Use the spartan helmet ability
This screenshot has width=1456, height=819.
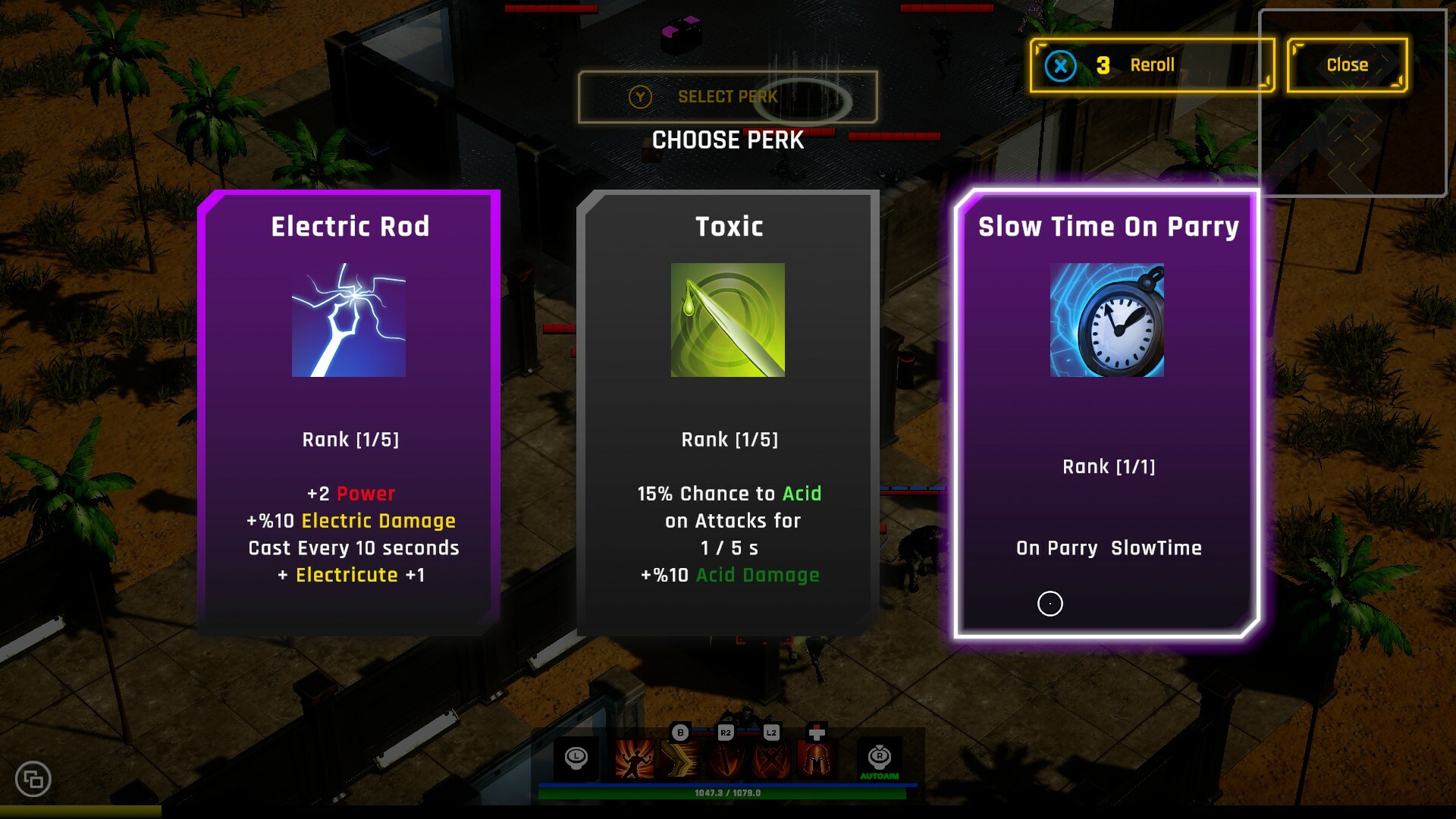tap(817, 758)
